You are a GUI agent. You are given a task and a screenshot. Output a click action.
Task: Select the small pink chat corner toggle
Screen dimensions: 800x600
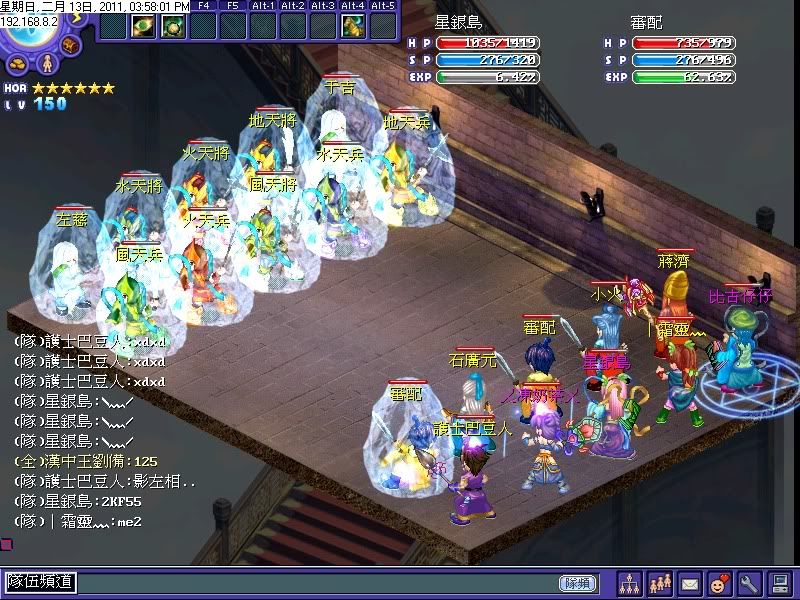(6, 544)
